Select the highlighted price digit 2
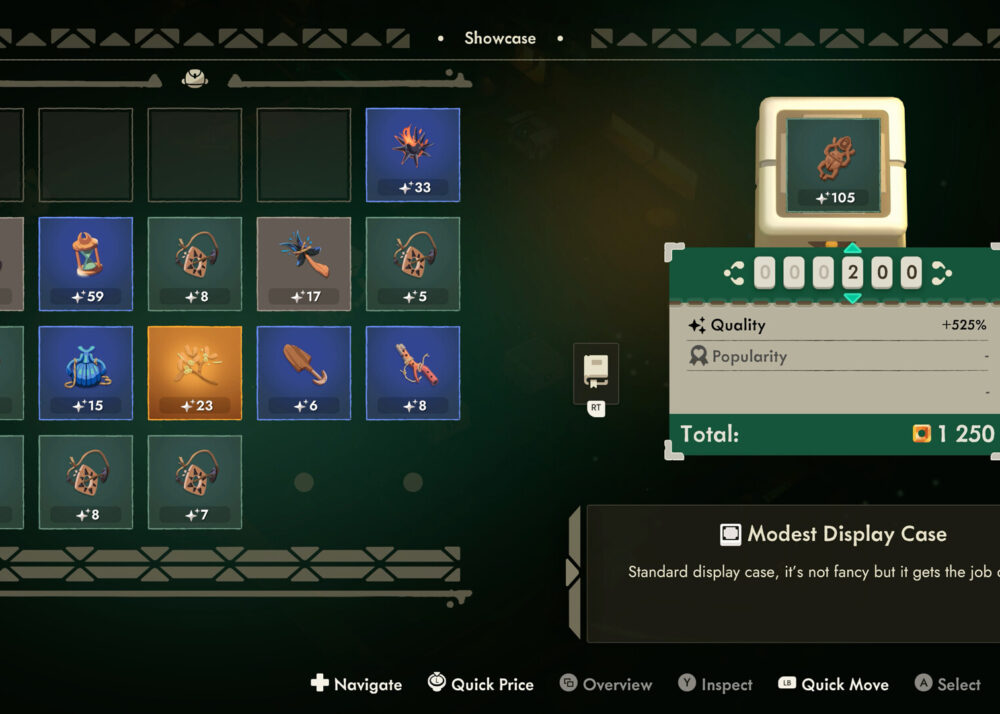This screenshot has width=1000, height=714. coord(852,273)
